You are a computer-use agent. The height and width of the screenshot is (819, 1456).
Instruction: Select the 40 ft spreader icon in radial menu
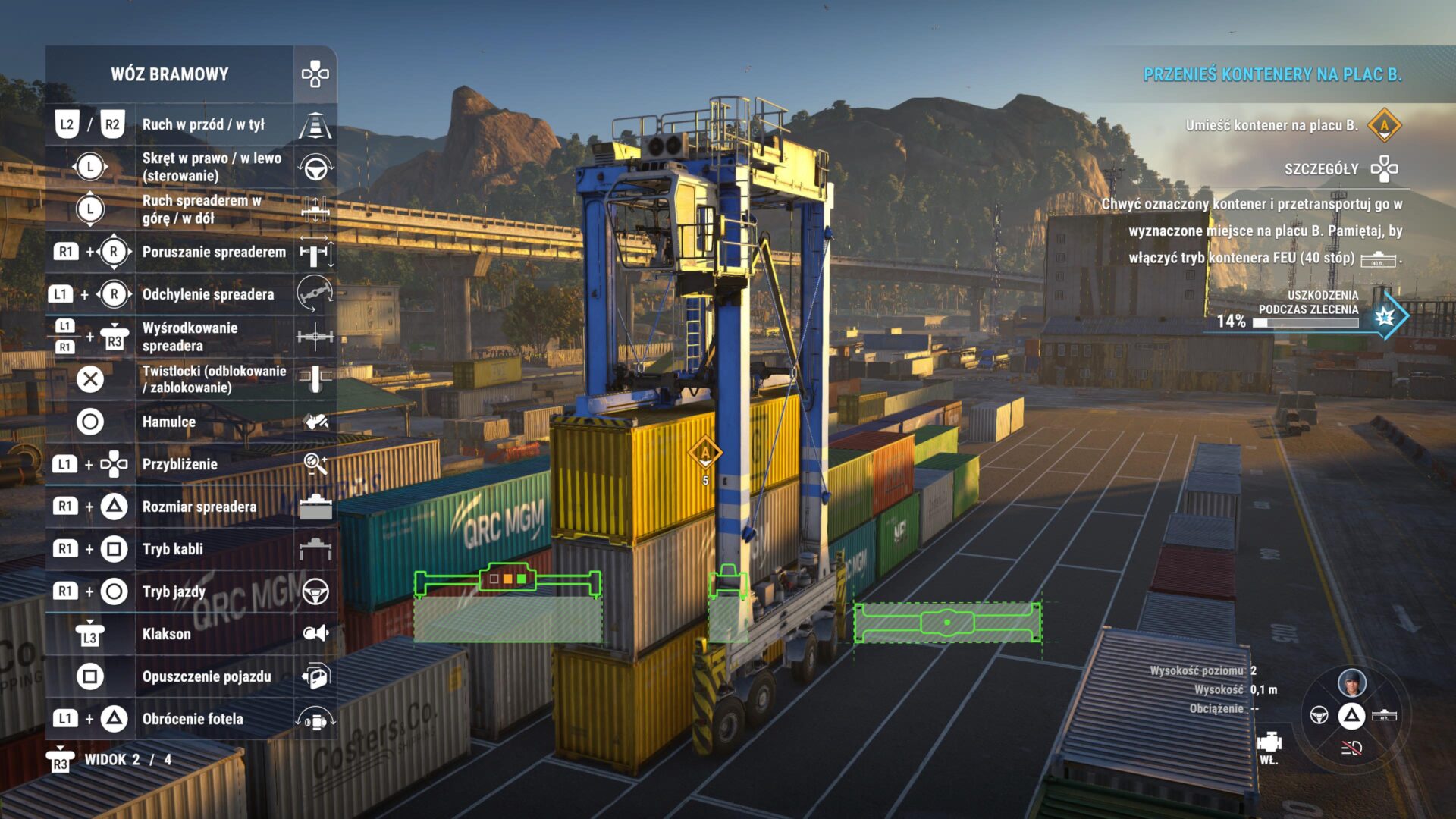click(1384, 715)
